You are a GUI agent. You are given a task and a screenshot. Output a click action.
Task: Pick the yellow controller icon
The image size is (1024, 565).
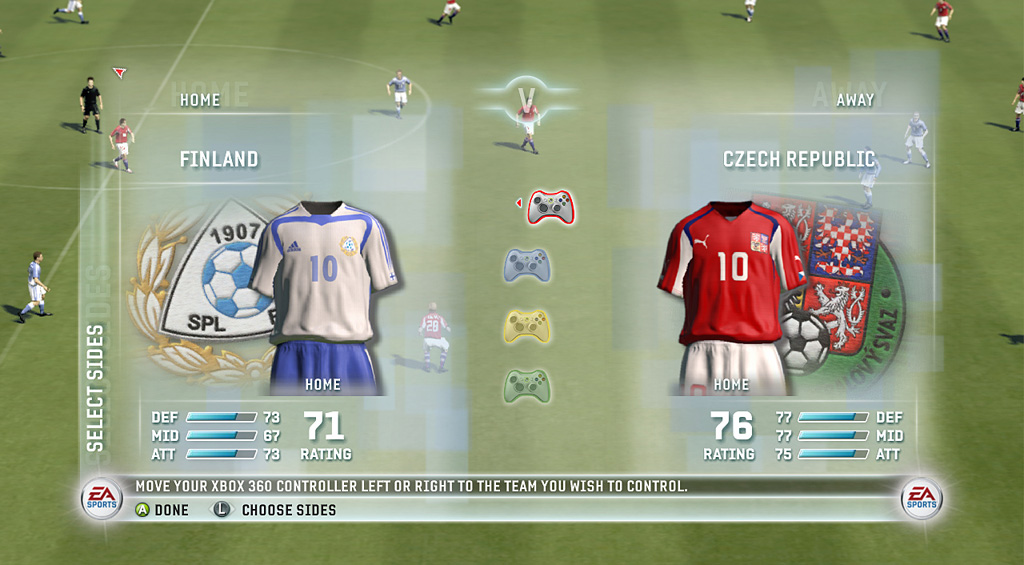tap(526, 326)
